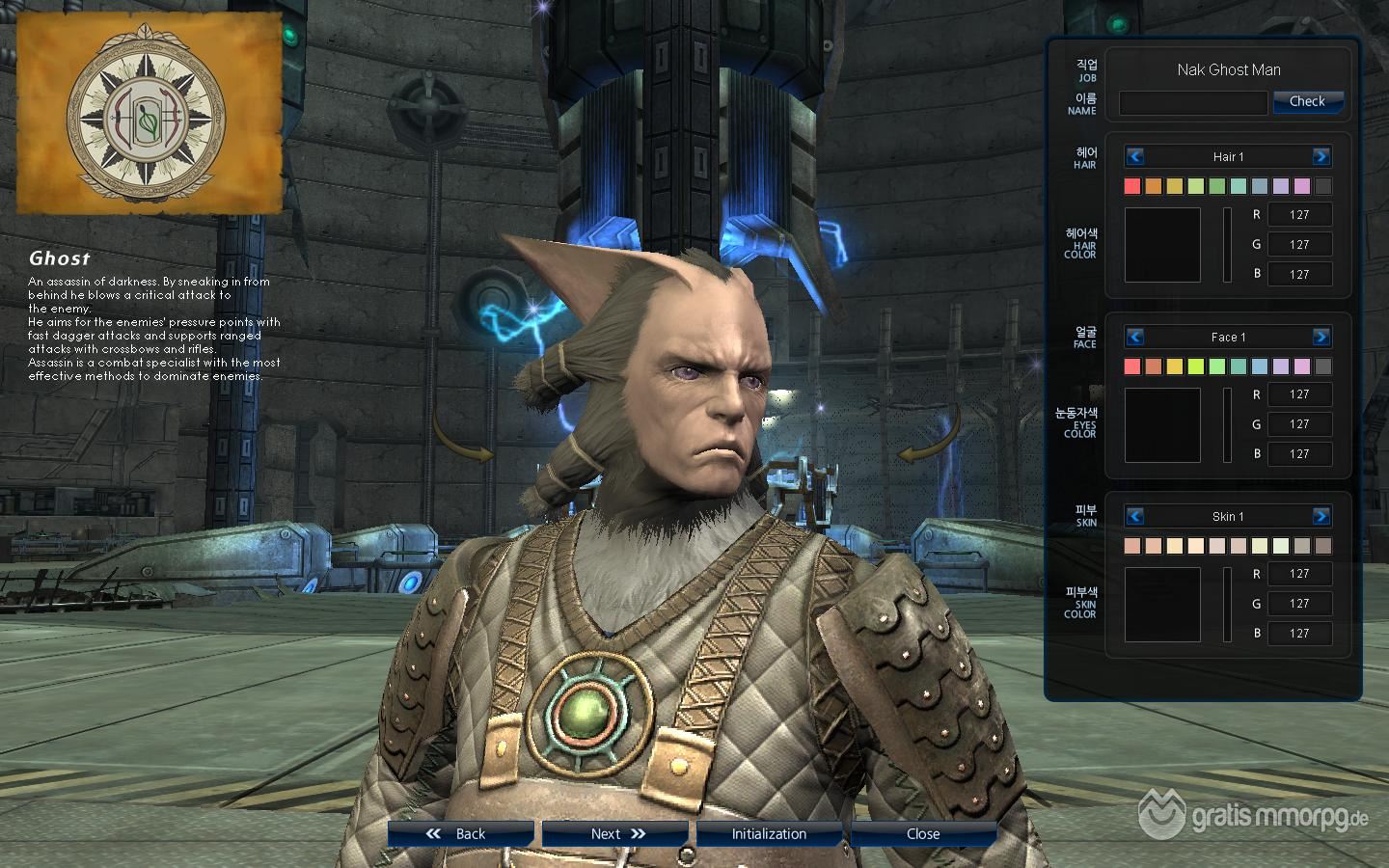
Task: Switch to previous skin option arrow
Action: coord(1135,516)
